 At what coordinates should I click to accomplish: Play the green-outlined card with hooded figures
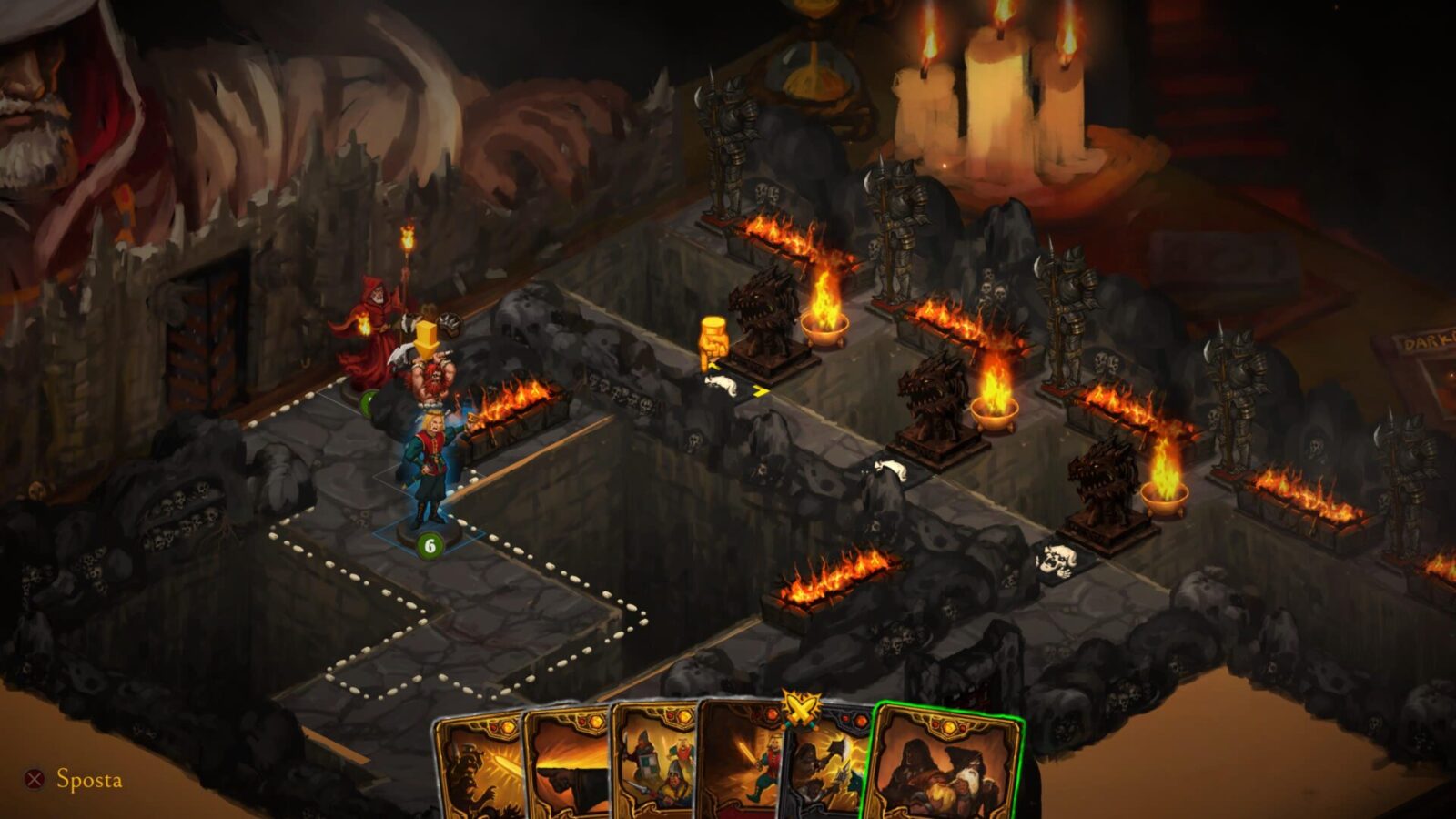coord(946,769)
